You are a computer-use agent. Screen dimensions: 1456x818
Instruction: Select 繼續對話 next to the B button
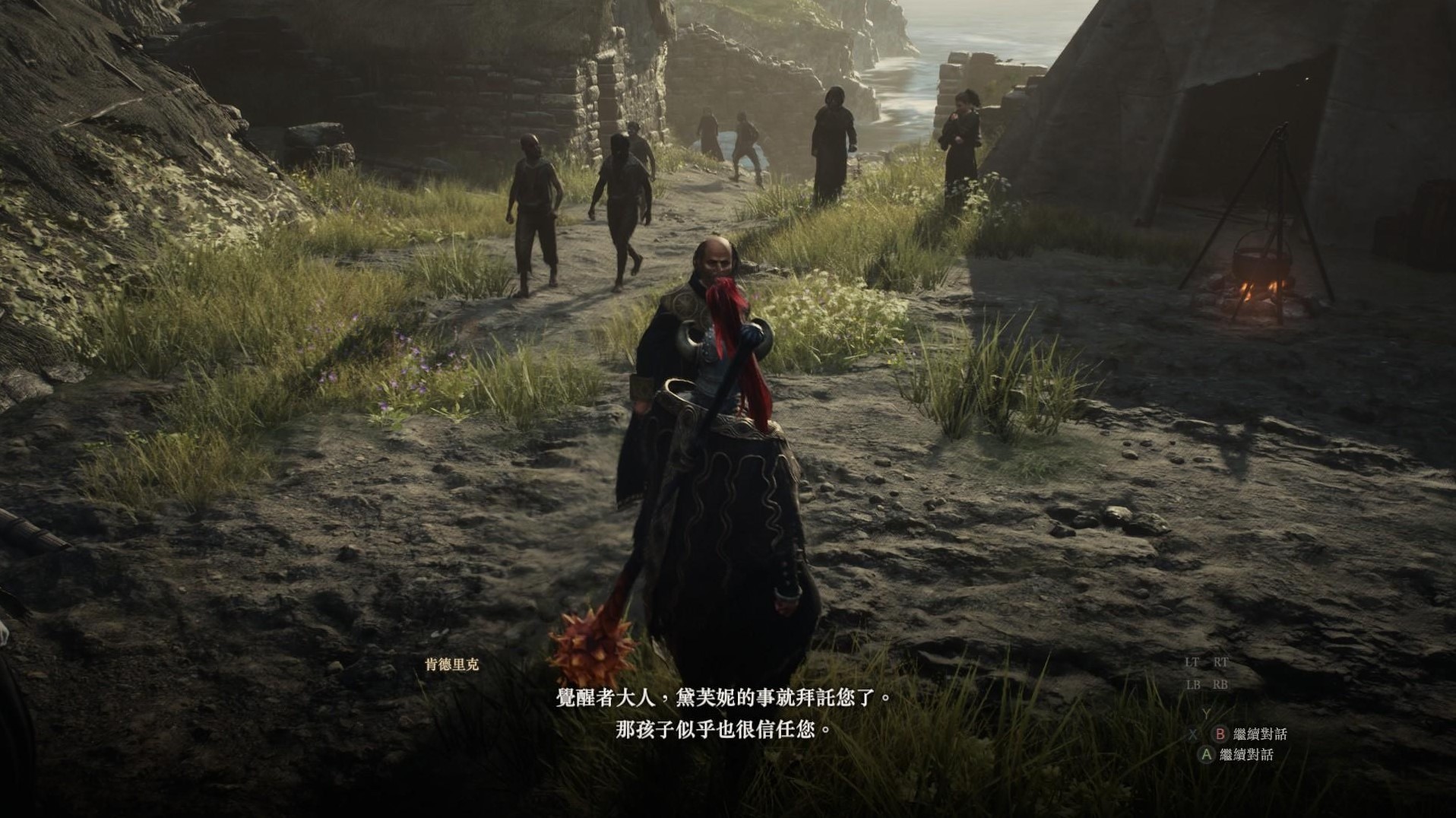[x=1261, y=735]
